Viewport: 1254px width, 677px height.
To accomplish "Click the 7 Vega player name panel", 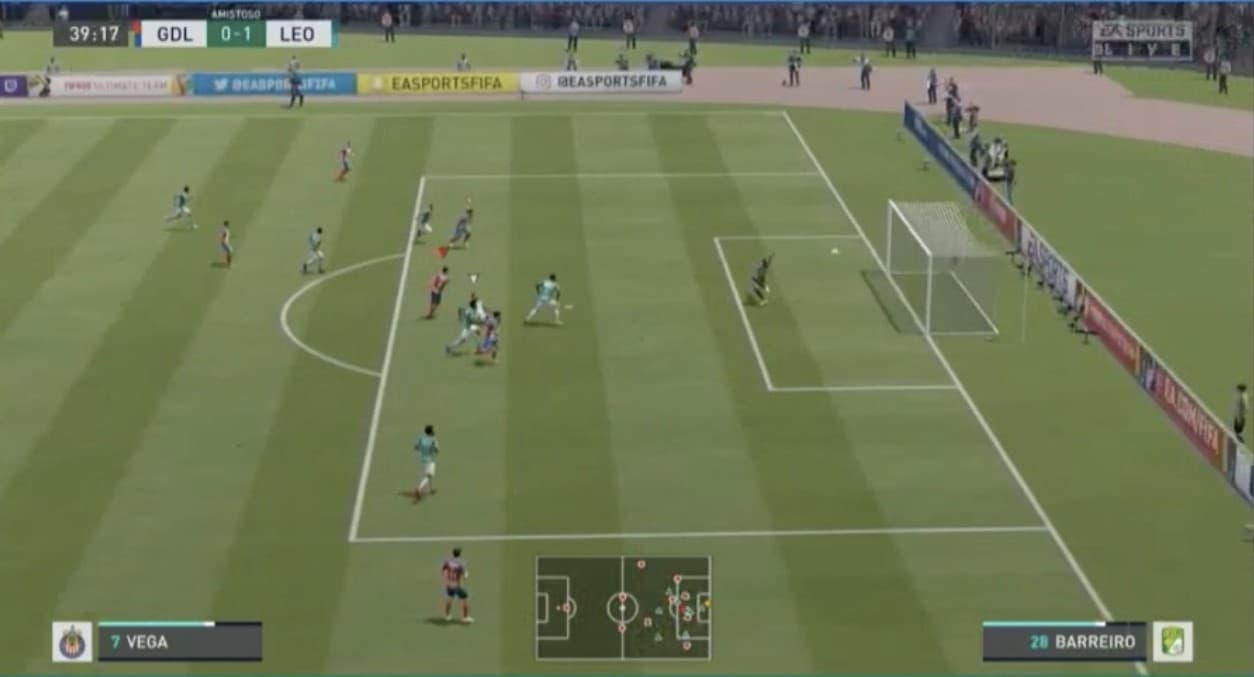I will click(180, 642).
